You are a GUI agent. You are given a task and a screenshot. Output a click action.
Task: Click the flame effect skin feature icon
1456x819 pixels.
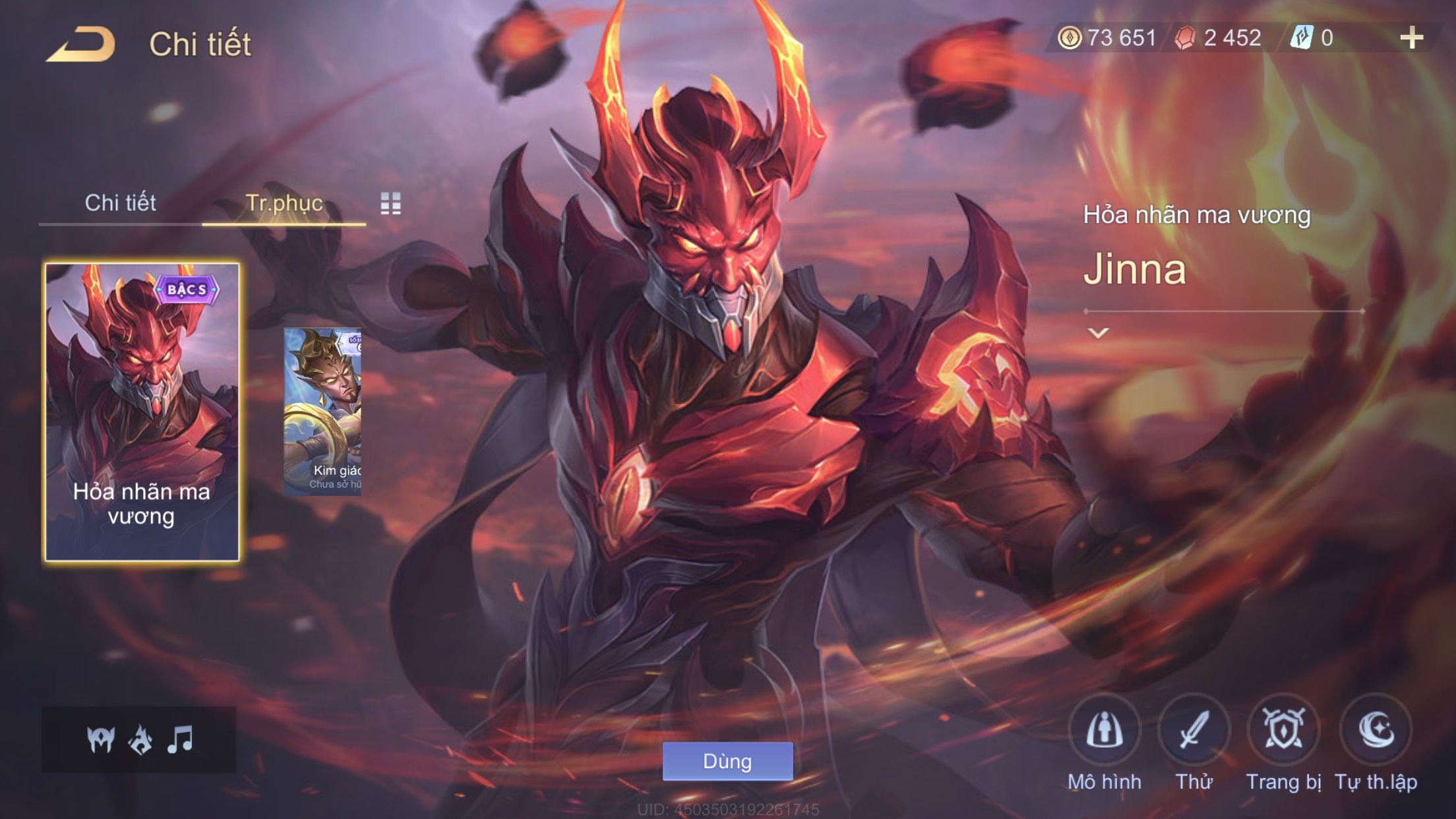pyautogui.click(x=140, y=739)
